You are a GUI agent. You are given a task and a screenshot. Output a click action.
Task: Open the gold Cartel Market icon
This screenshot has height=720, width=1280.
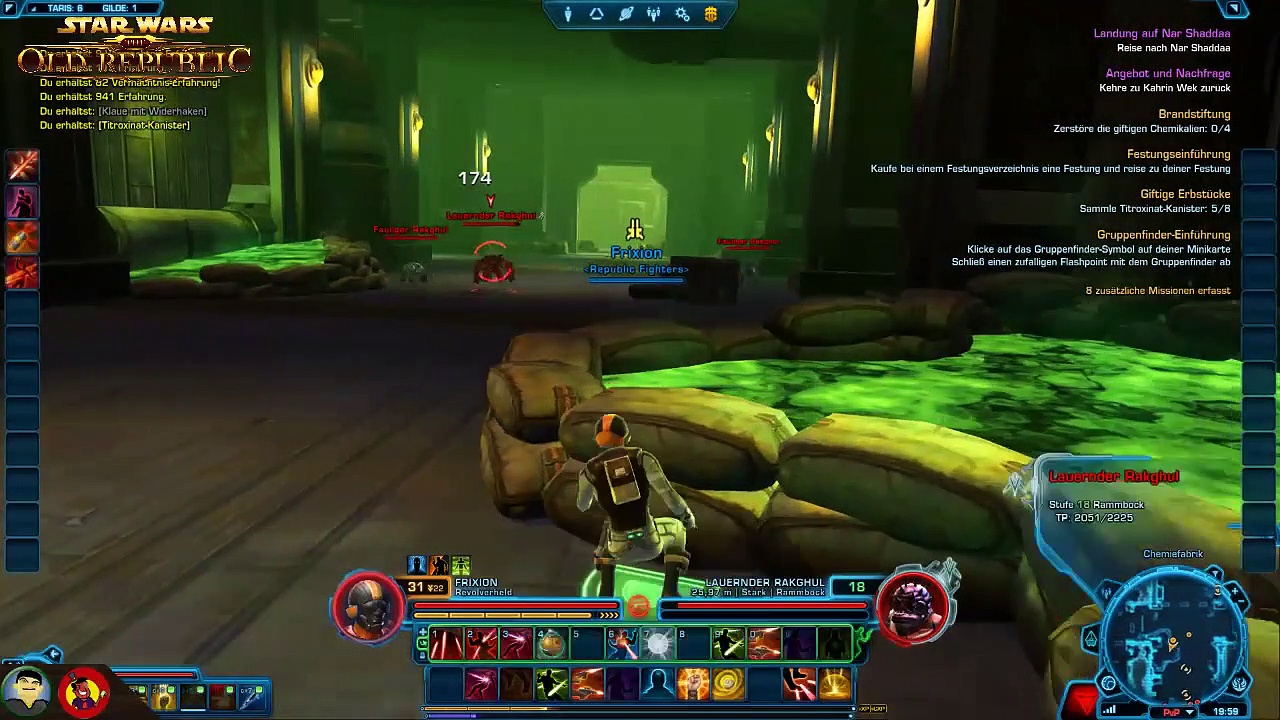(x=711, y=14)
